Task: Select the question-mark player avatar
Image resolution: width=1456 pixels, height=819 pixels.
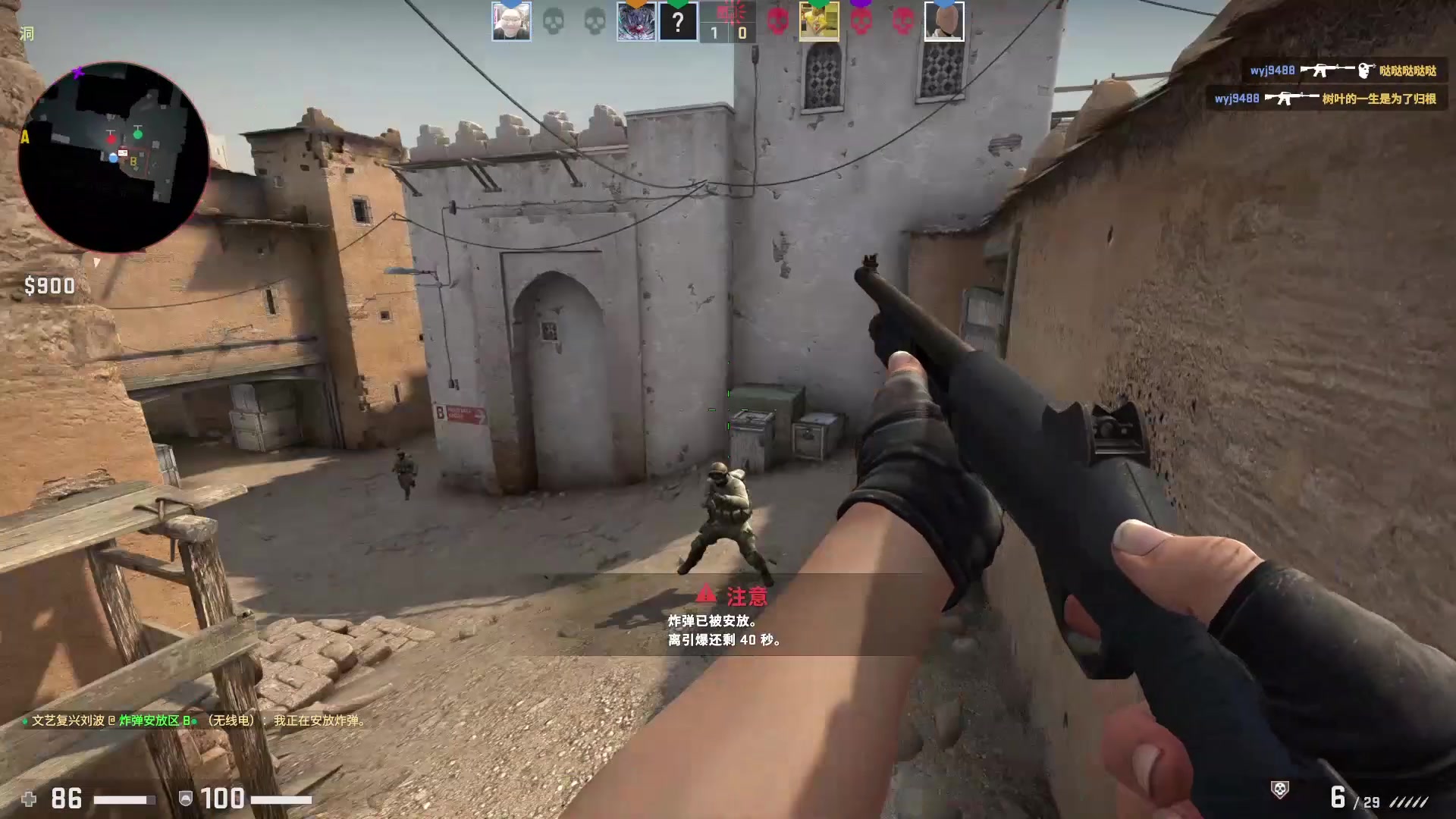Action: tap(677, 20)
